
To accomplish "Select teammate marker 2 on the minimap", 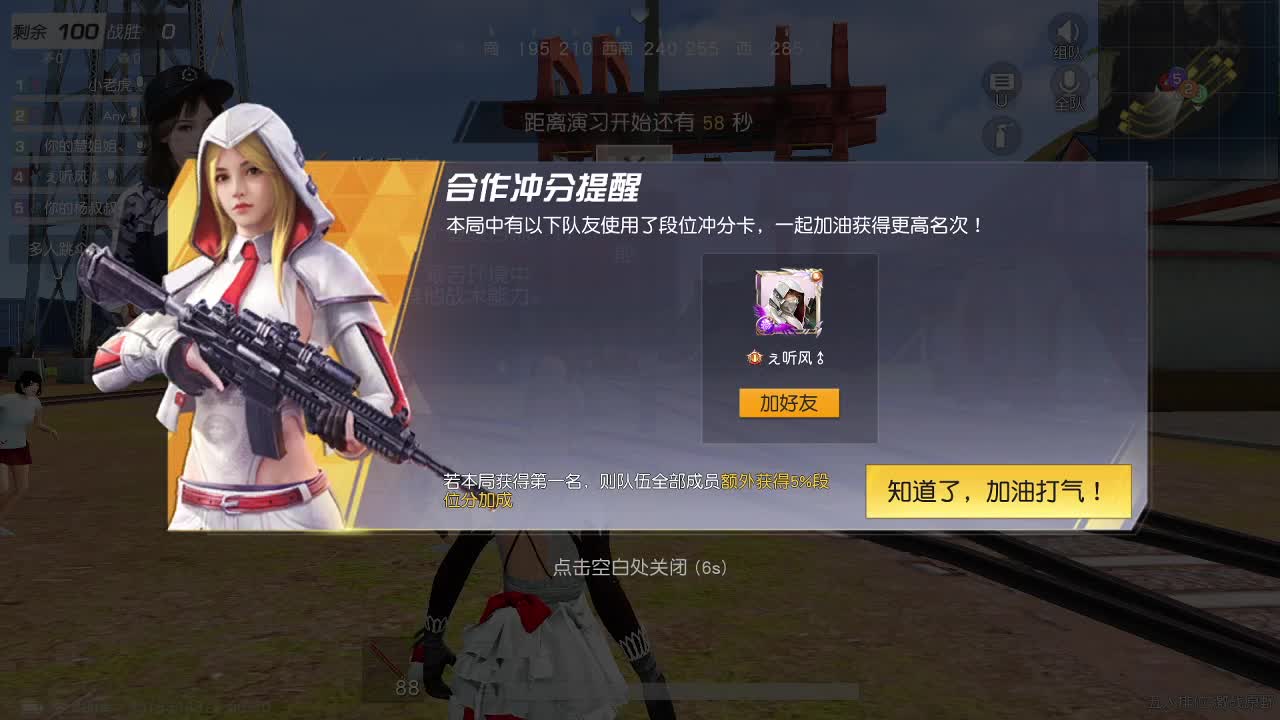I will click(1188, 89).
